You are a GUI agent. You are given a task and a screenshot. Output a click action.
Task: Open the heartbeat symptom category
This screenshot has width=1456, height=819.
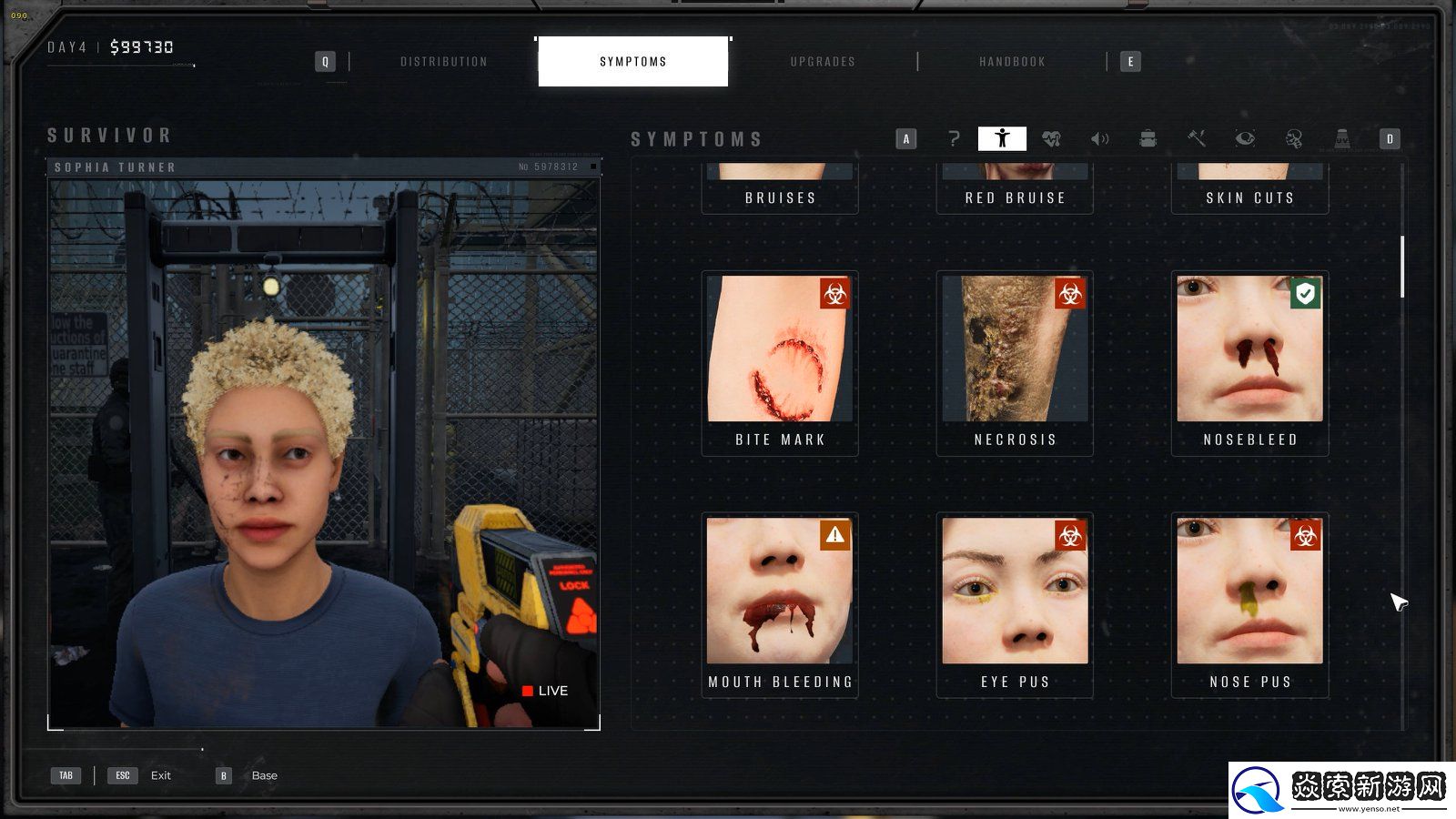click(x=1051, y=138)
